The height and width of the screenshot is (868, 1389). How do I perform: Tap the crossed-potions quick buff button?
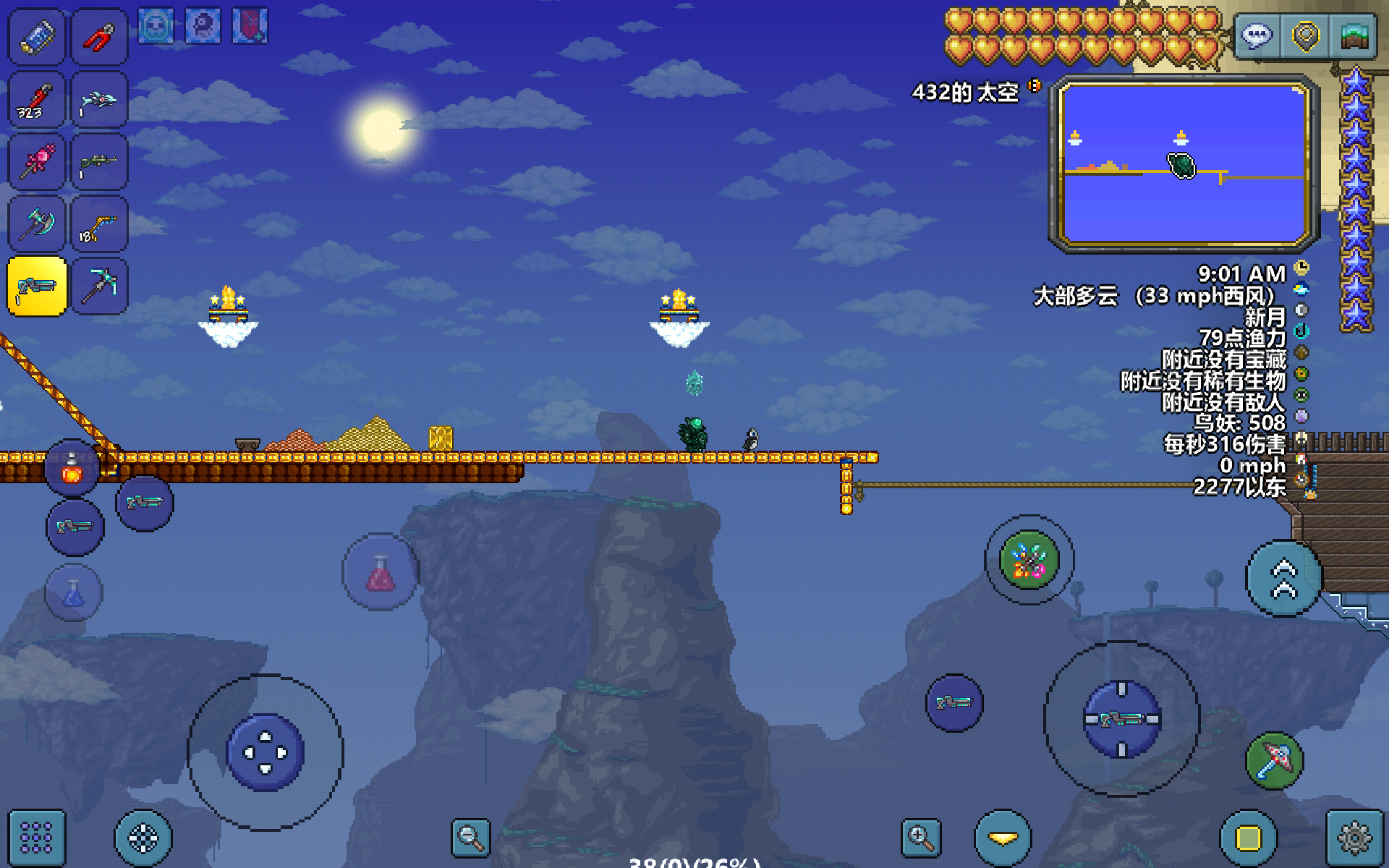1029,560
